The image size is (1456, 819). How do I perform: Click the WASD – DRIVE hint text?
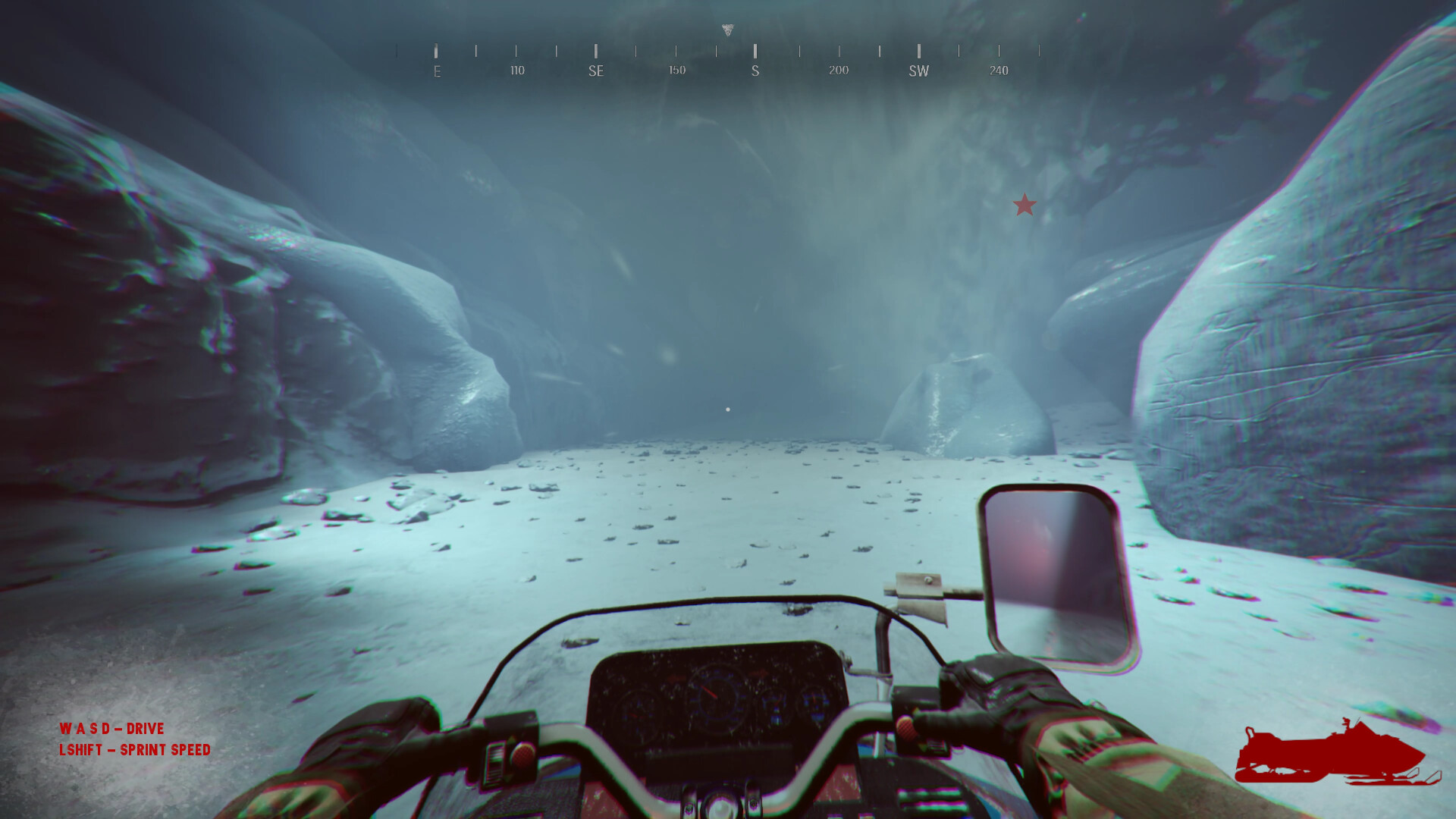[x=111, y=729]
